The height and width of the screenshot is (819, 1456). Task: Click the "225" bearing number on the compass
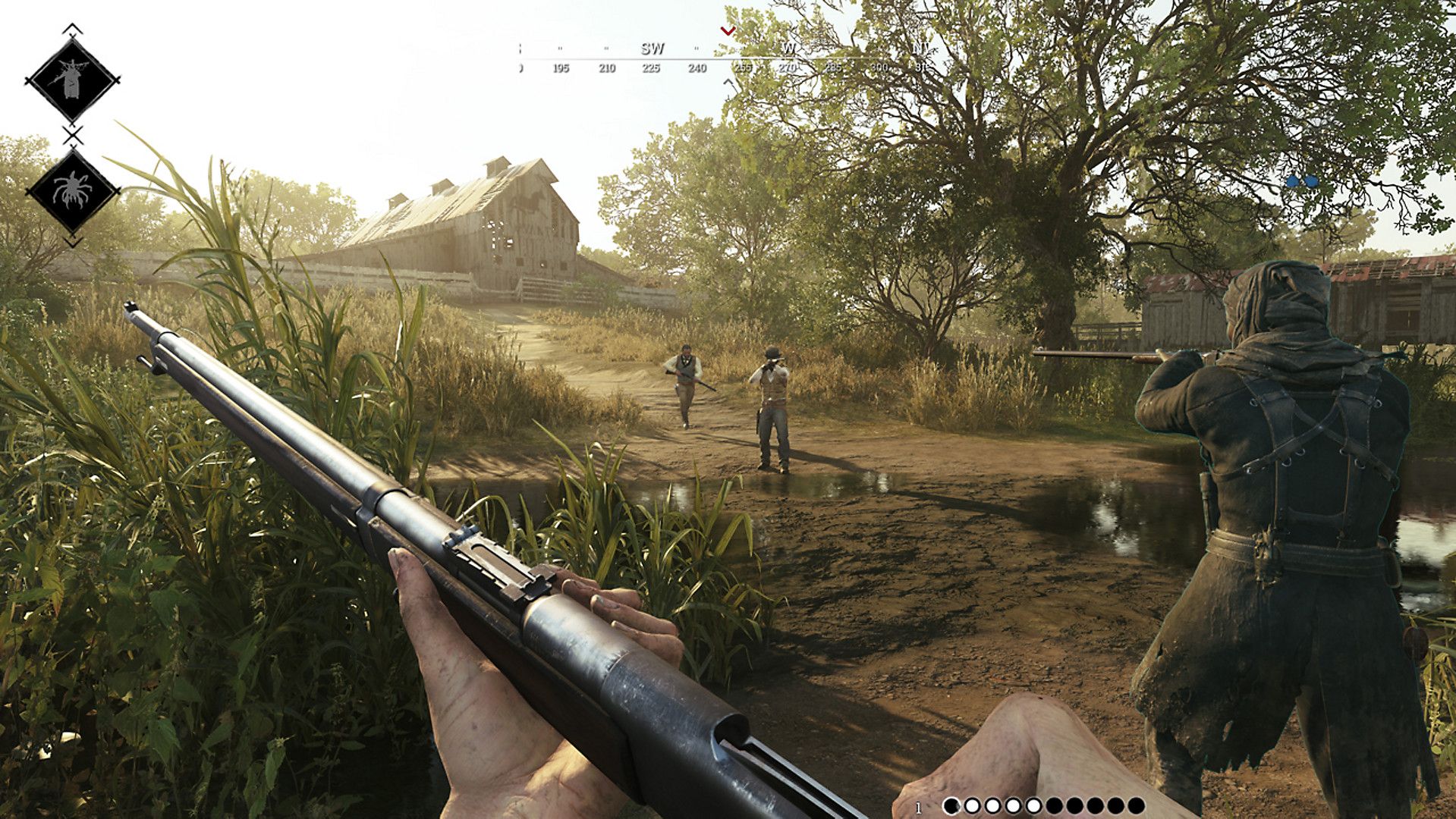tap(651, 67)
